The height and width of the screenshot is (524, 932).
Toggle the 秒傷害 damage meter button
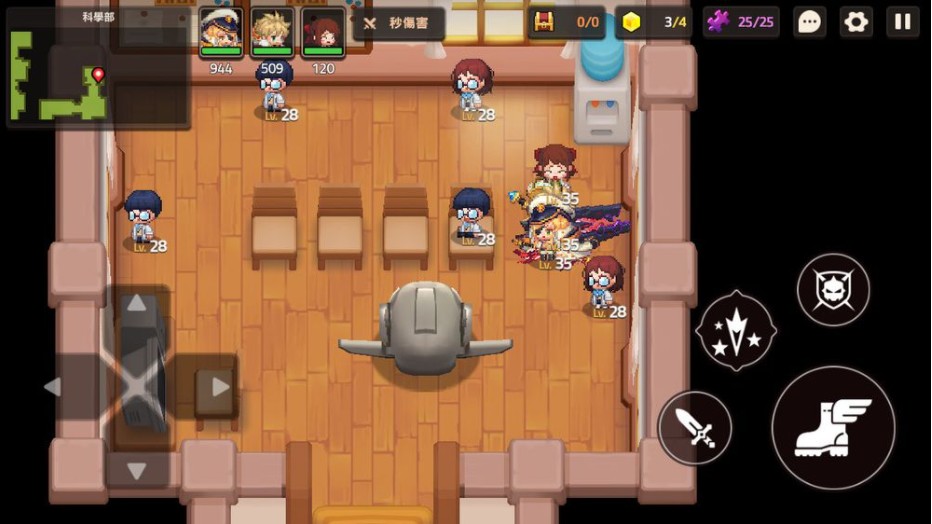pos(399,23)
